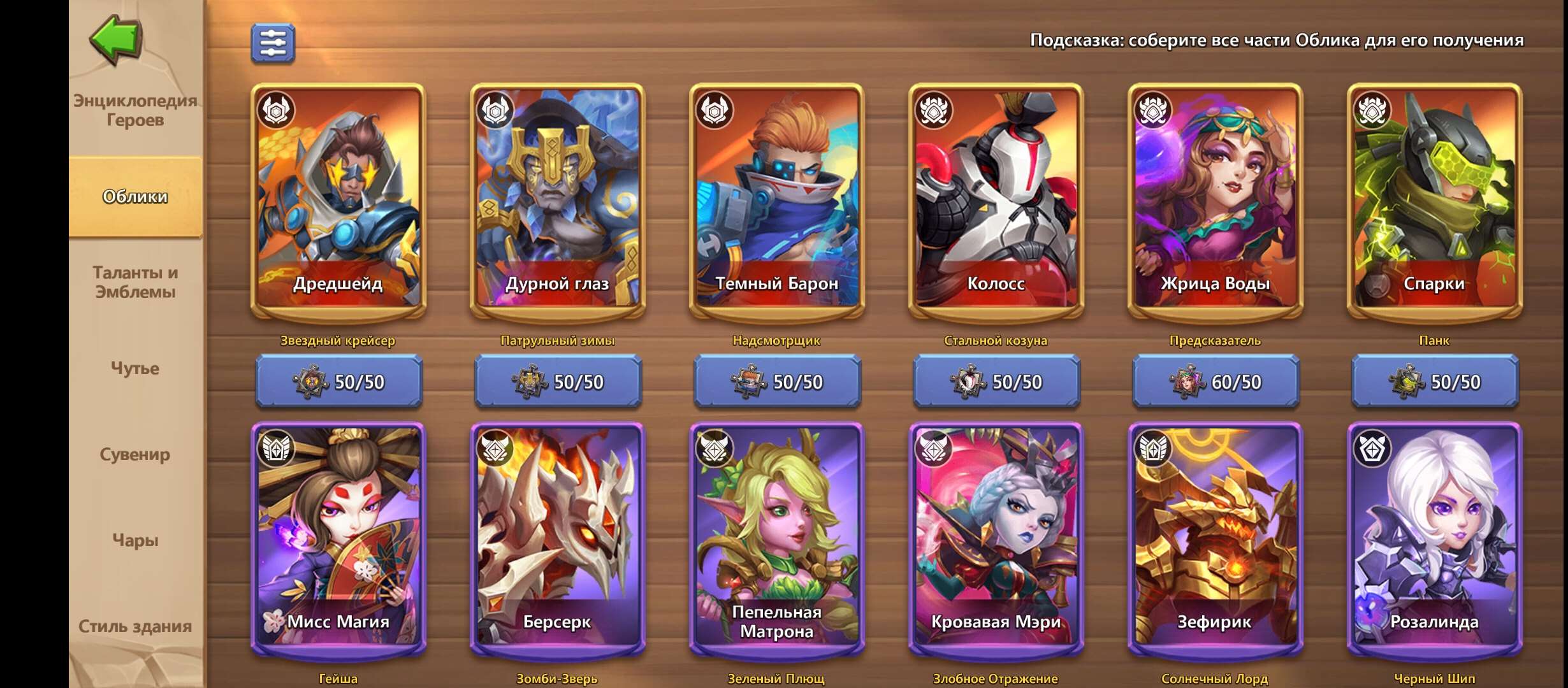1568x688 pixels.
Task: Select the Чутье menu item
Action: click(135, 368)
